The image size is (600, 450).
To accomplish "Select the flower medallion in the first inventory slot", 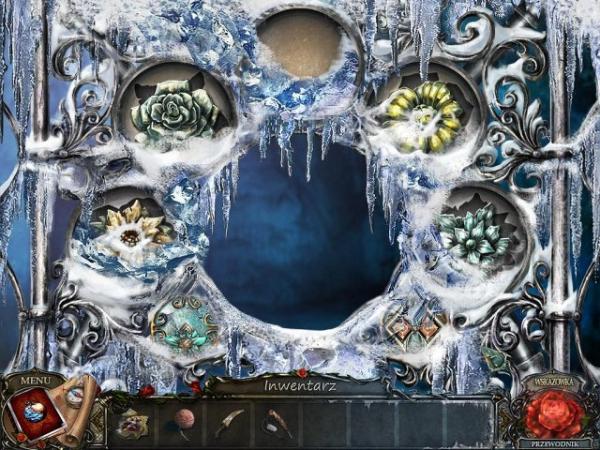I will tap(135, 420).
